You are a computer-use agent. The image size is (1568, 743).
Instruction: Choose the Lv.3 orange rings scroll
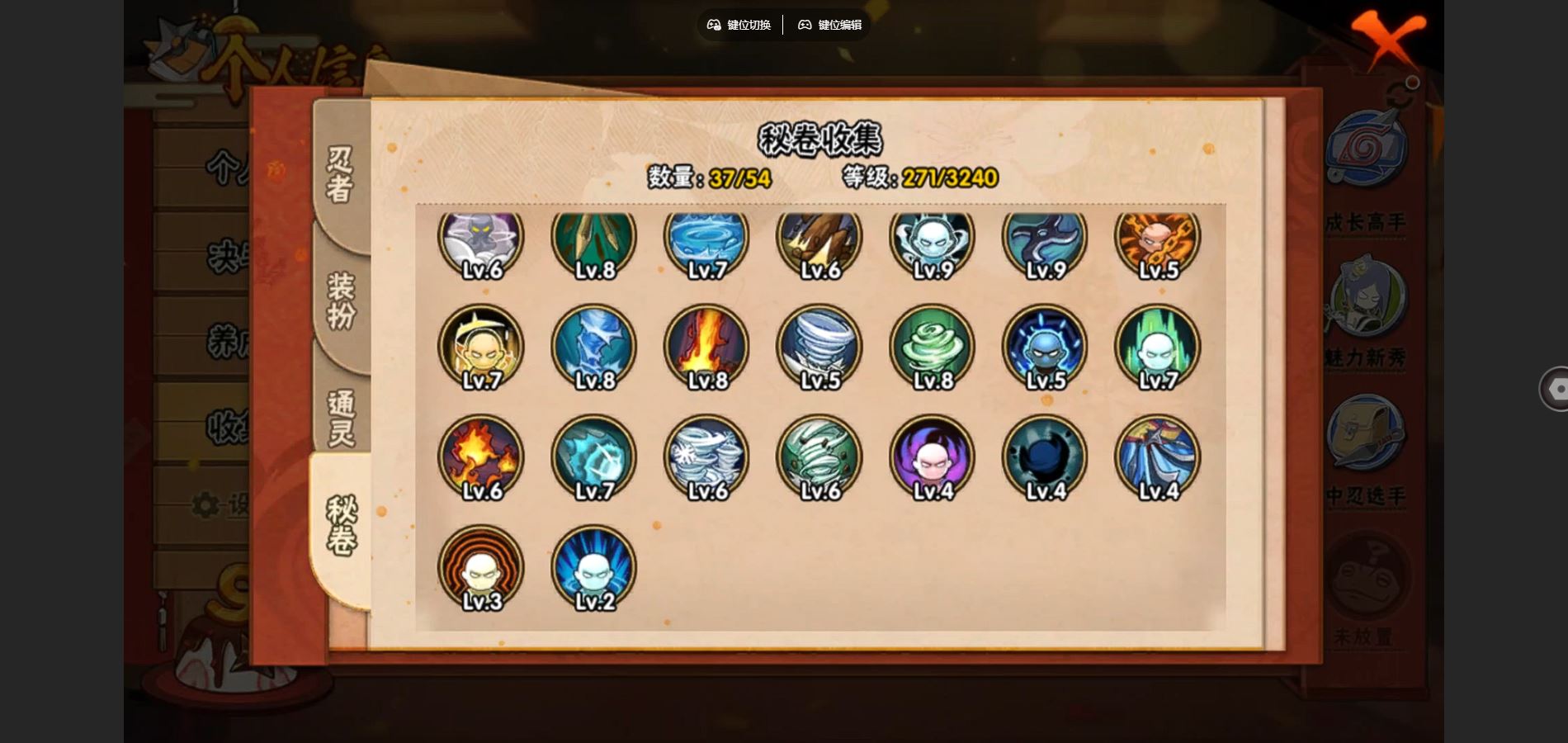481,568
